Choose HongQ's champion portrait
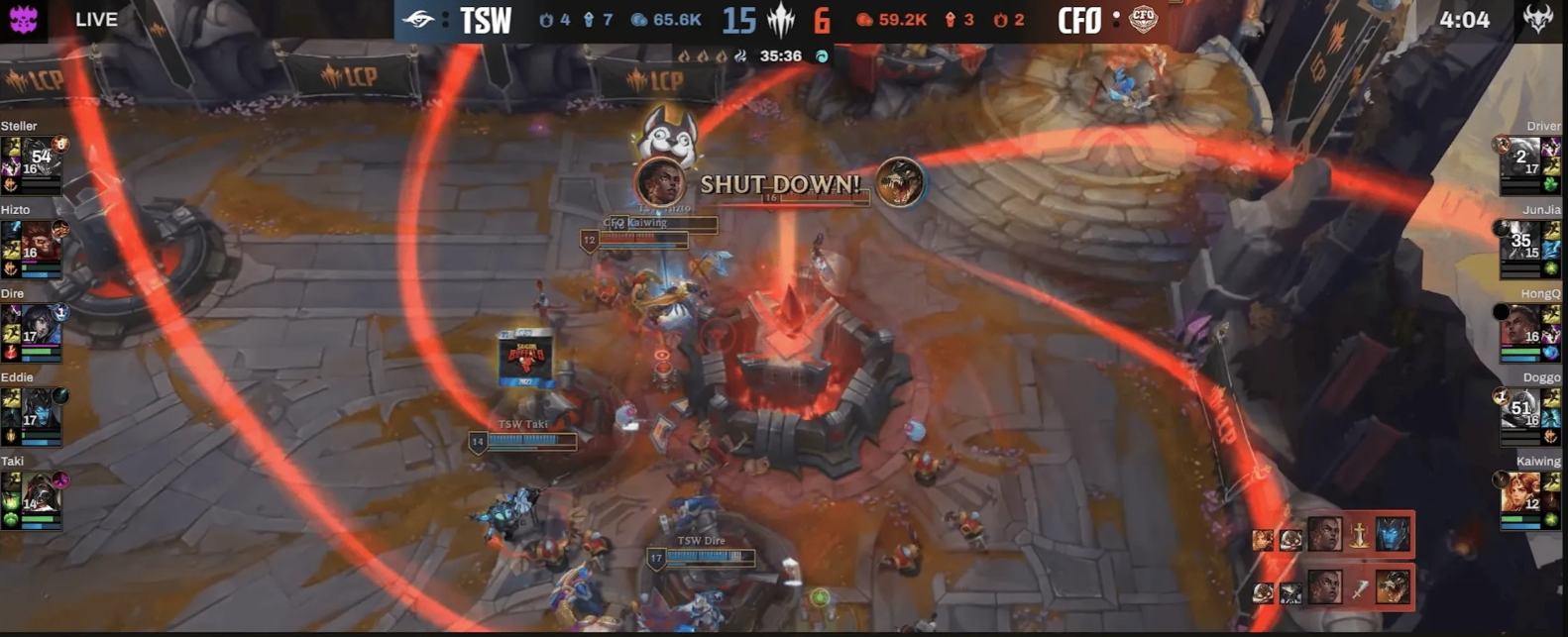 click(x=1521, y=326)
